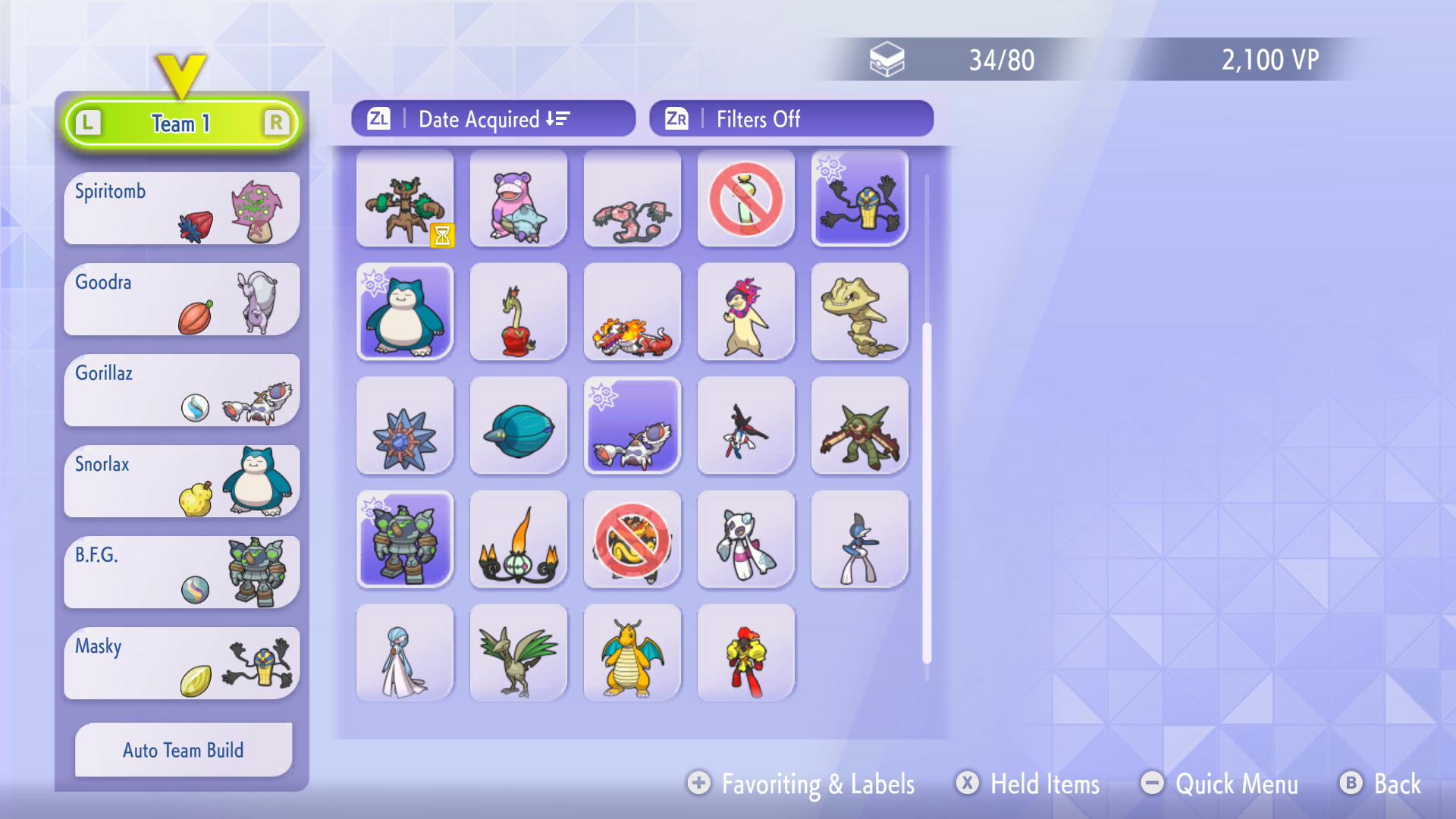Select Masky team slot
The height and width of the screenshot is (819, 1456).
182,664
